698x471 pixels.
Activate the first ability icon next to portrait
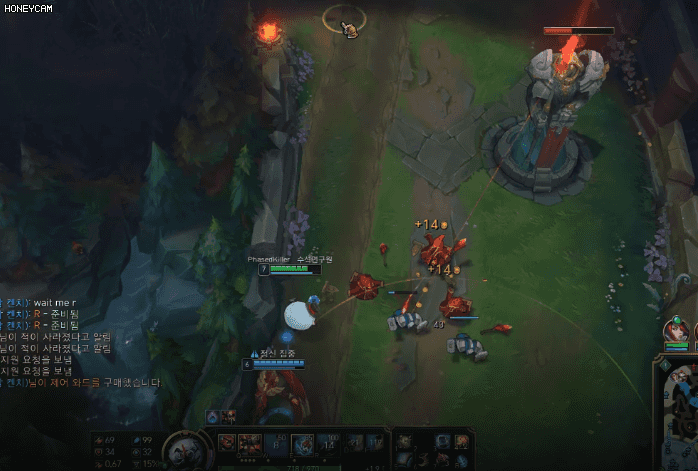pyautogui.click(x=228, y=443)
